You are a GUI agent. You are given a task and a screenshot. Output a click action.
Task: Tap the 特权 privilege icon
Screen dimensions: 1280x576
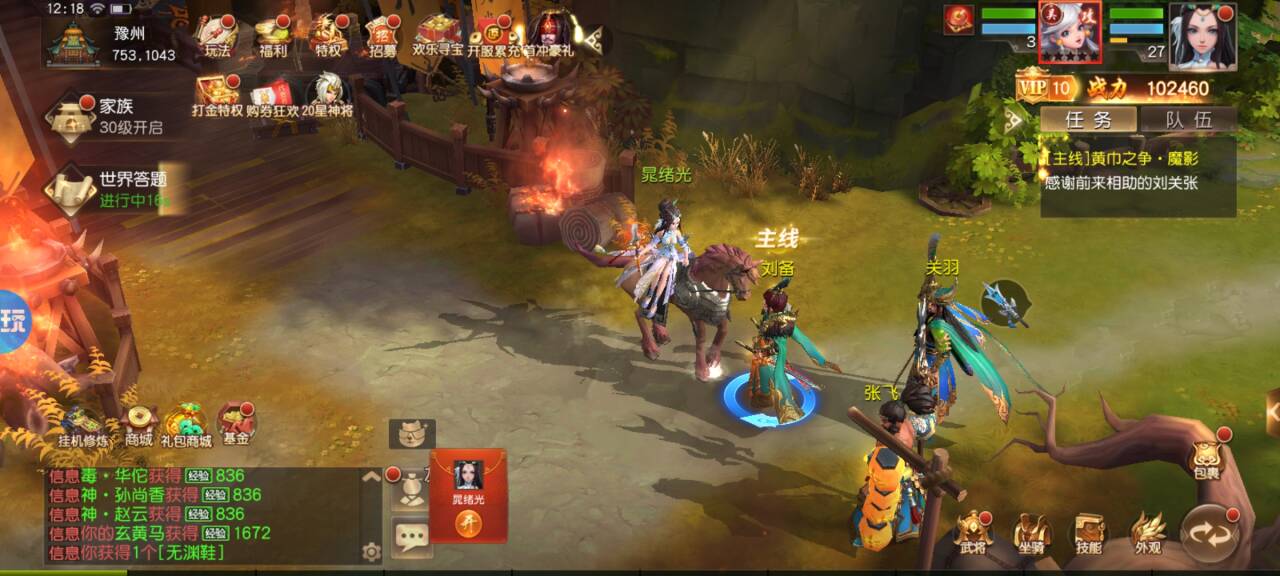pyautogui.click(x=328, y=37)
